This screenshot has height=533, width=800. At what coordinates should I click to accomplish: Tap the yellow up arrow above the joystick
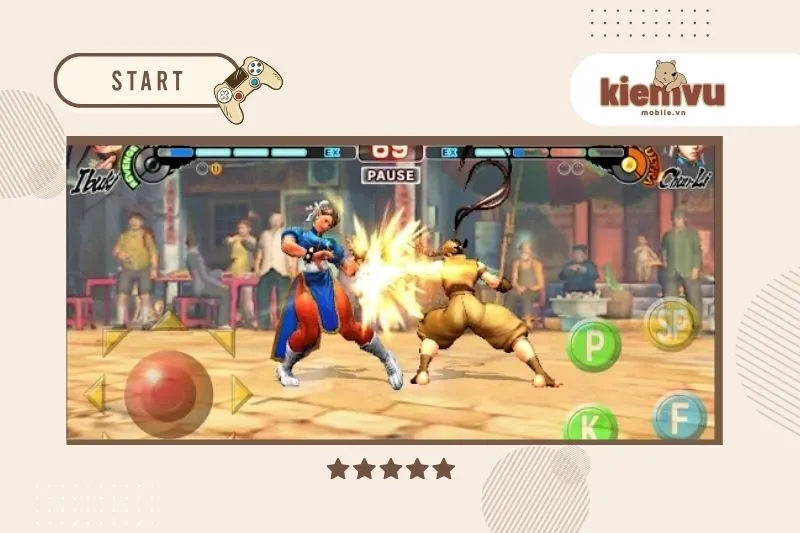(168, 322)
